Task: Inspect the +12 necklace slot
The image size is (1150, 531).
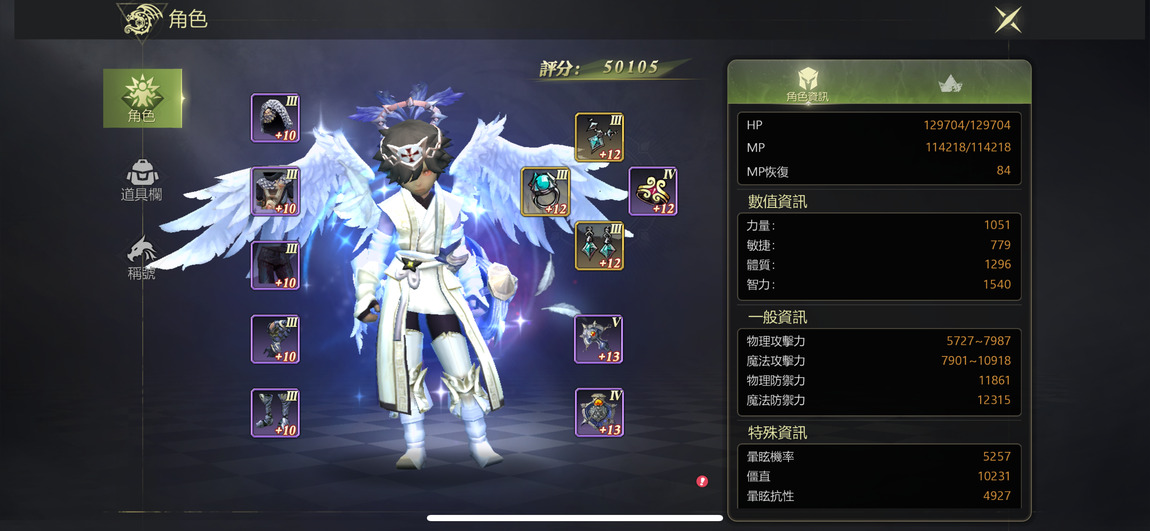Action: click(600, 138)
